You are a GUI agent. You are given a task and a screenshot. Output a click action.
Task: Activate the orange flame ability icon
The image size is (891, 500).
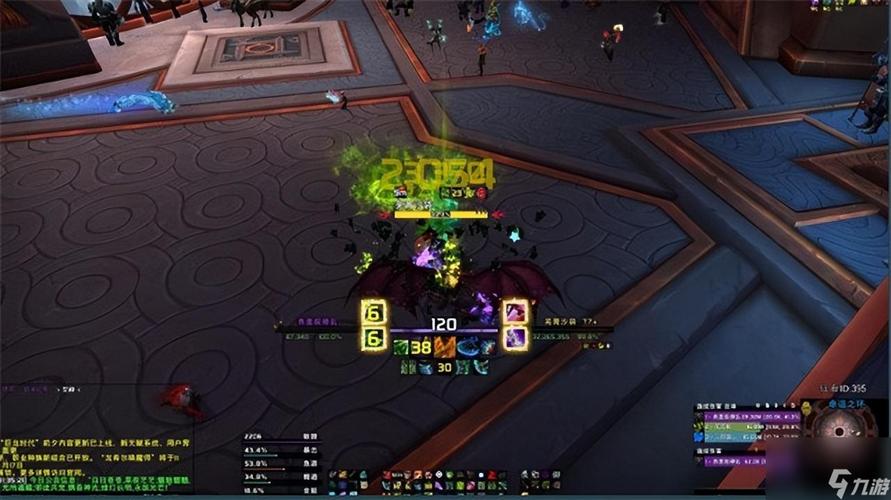[445, 347]
